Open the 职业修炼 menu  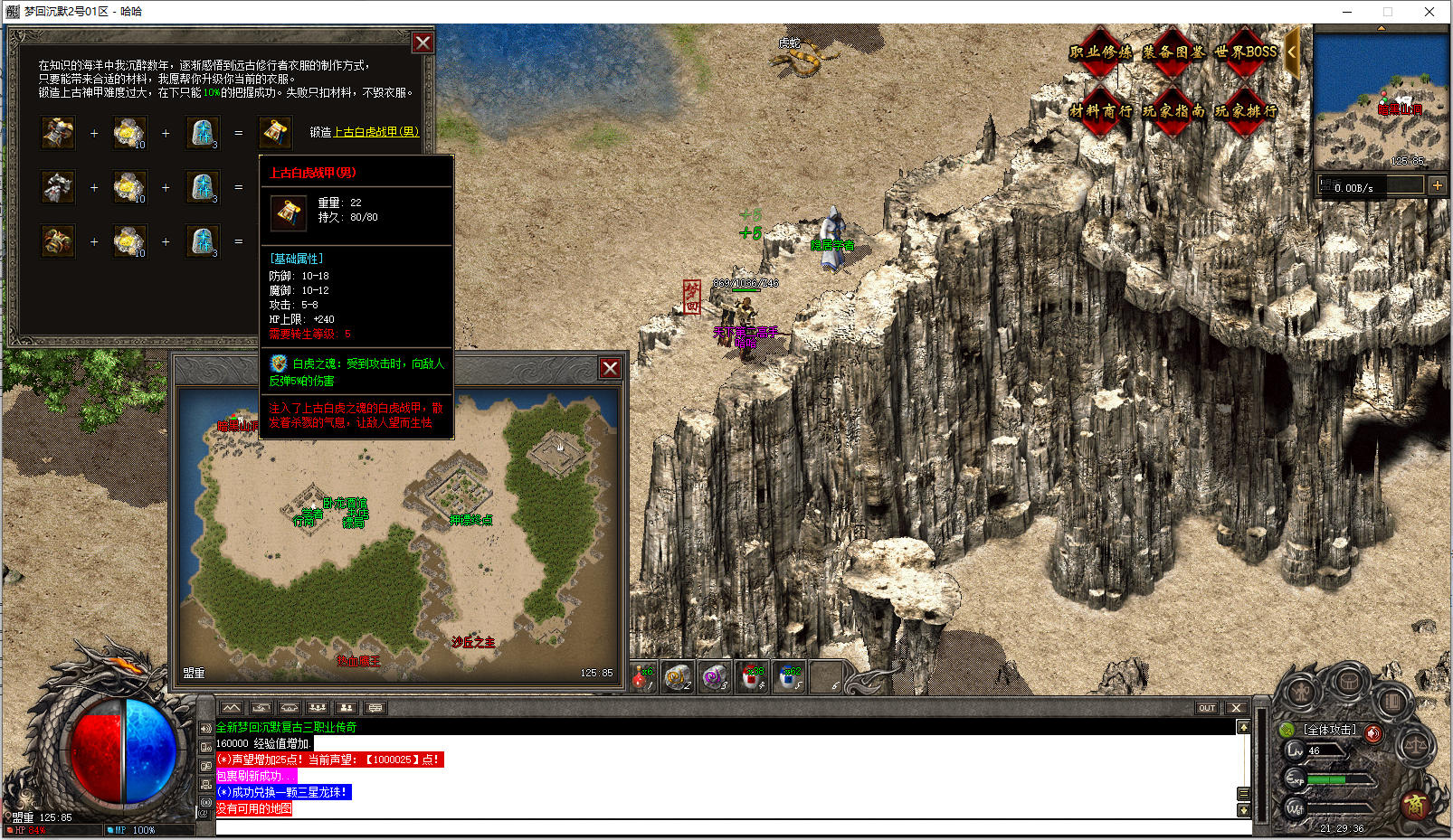1100,52
